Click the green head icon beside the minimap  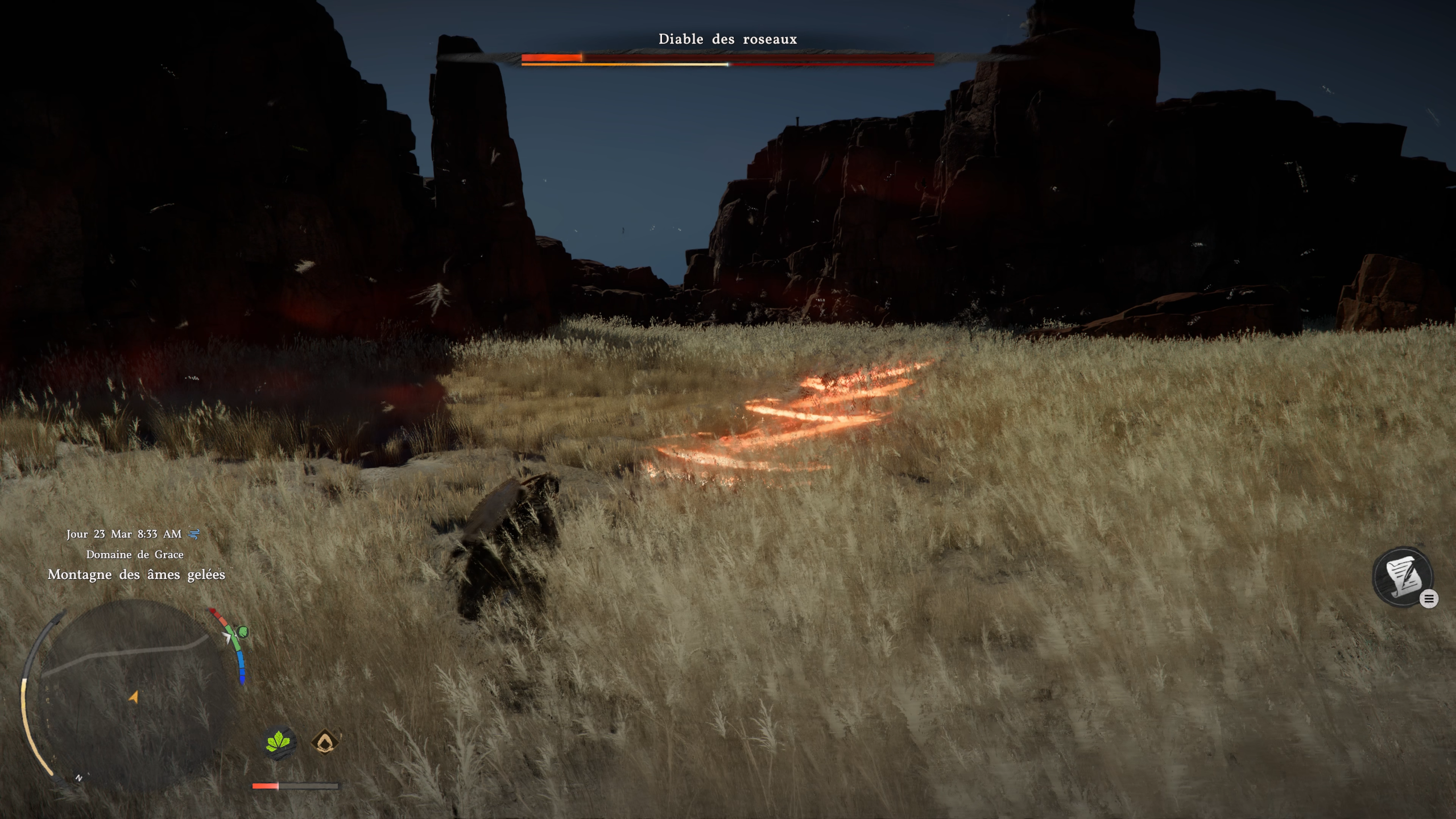click(x=243, y=631)
